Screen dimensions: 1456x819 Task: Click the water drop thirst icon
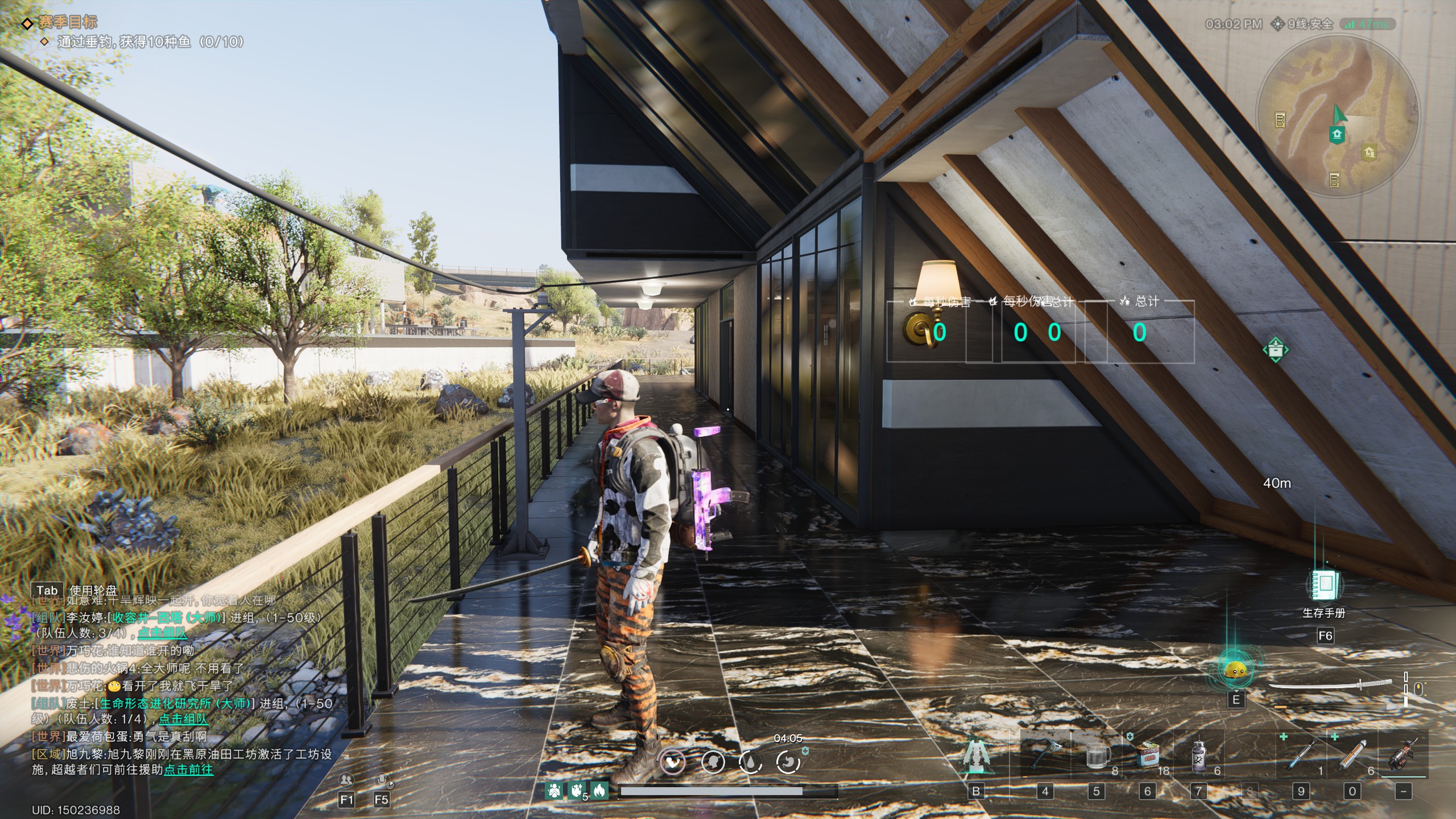coord(750,762)
